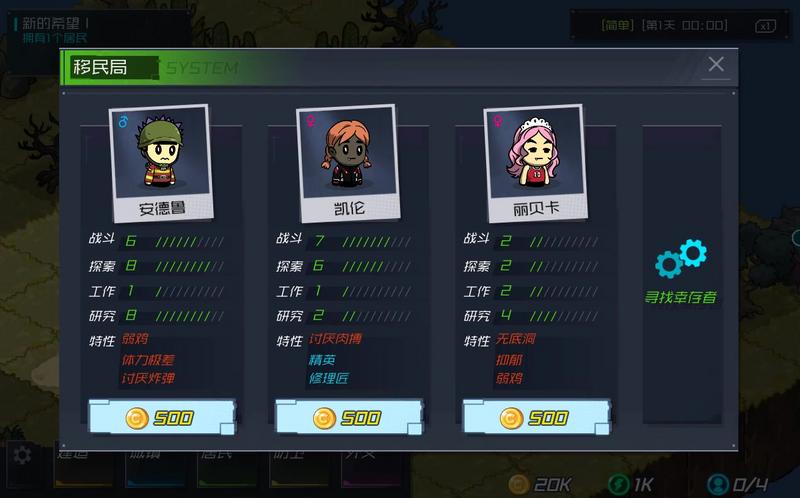Toggle the x1 game speed button

pos(765,25)
